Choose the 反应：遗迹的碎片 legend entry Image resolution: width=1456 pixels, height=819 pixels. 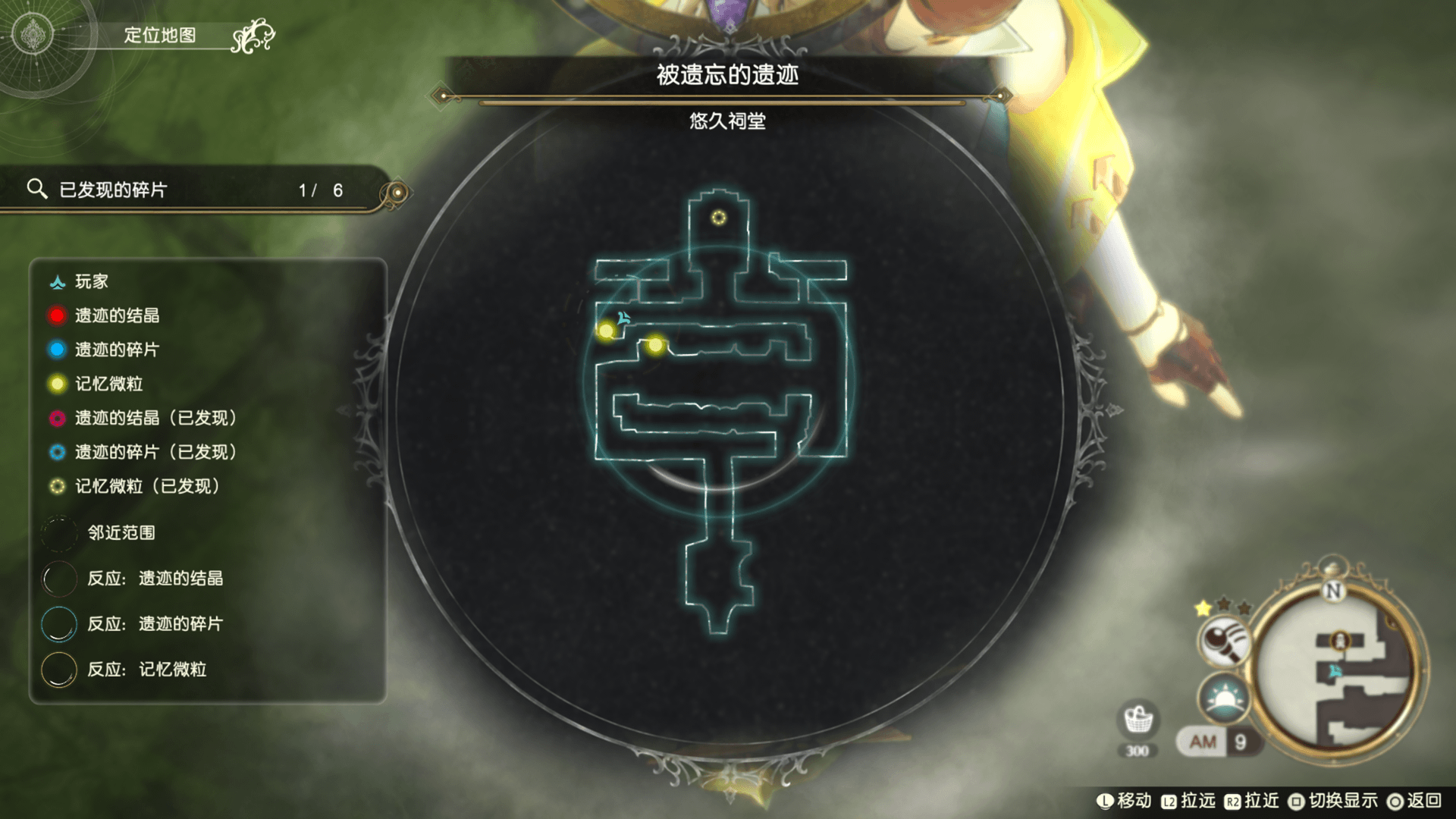[x=154, y=624]
